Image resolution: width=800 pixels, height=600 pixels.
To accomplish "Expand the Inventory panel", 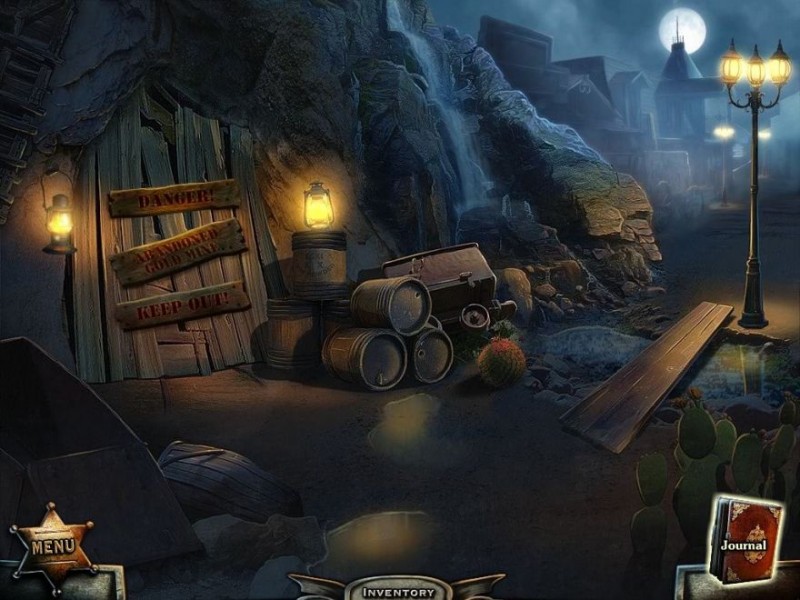I will pyautogui.click(x=398, y=591).
